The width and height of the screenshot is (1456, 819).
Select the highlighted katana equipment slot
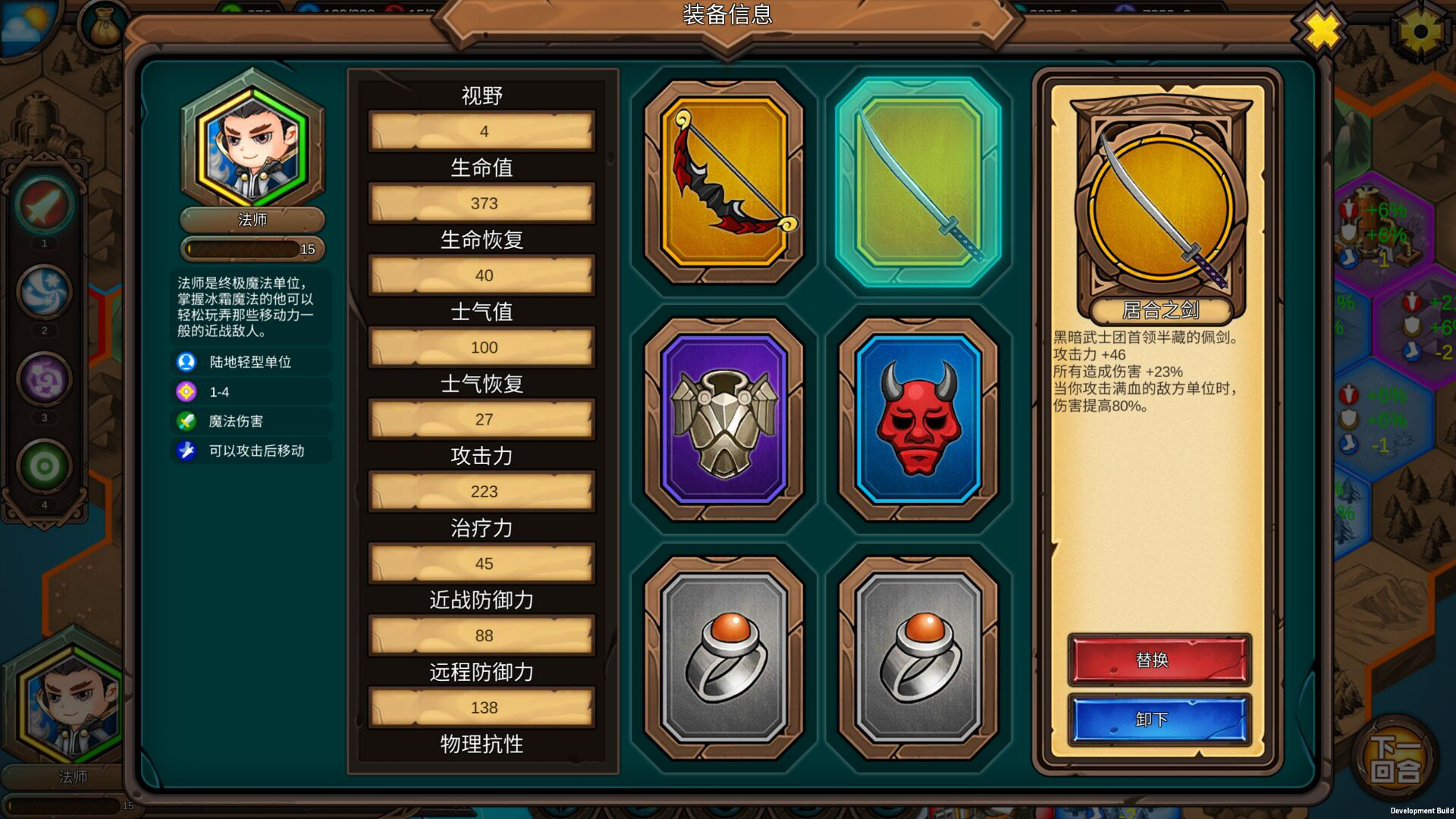click(920, 178)
